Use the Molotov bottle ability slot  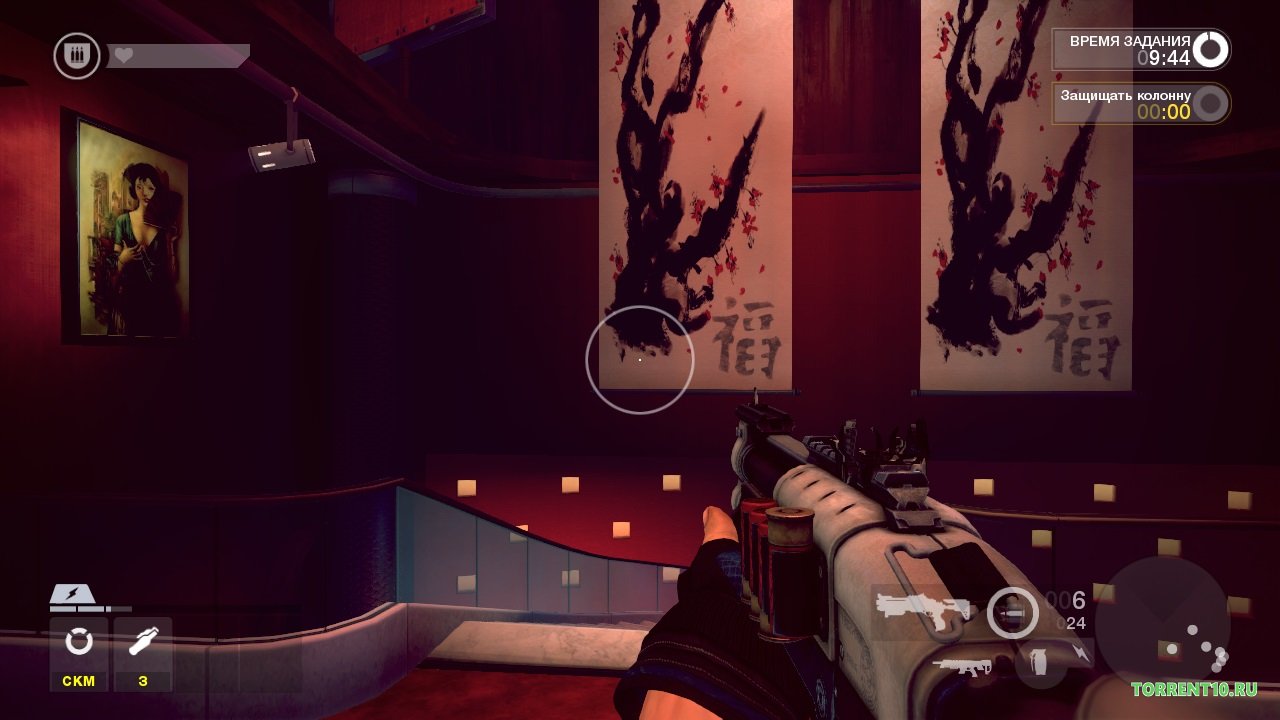coord(143,652)
